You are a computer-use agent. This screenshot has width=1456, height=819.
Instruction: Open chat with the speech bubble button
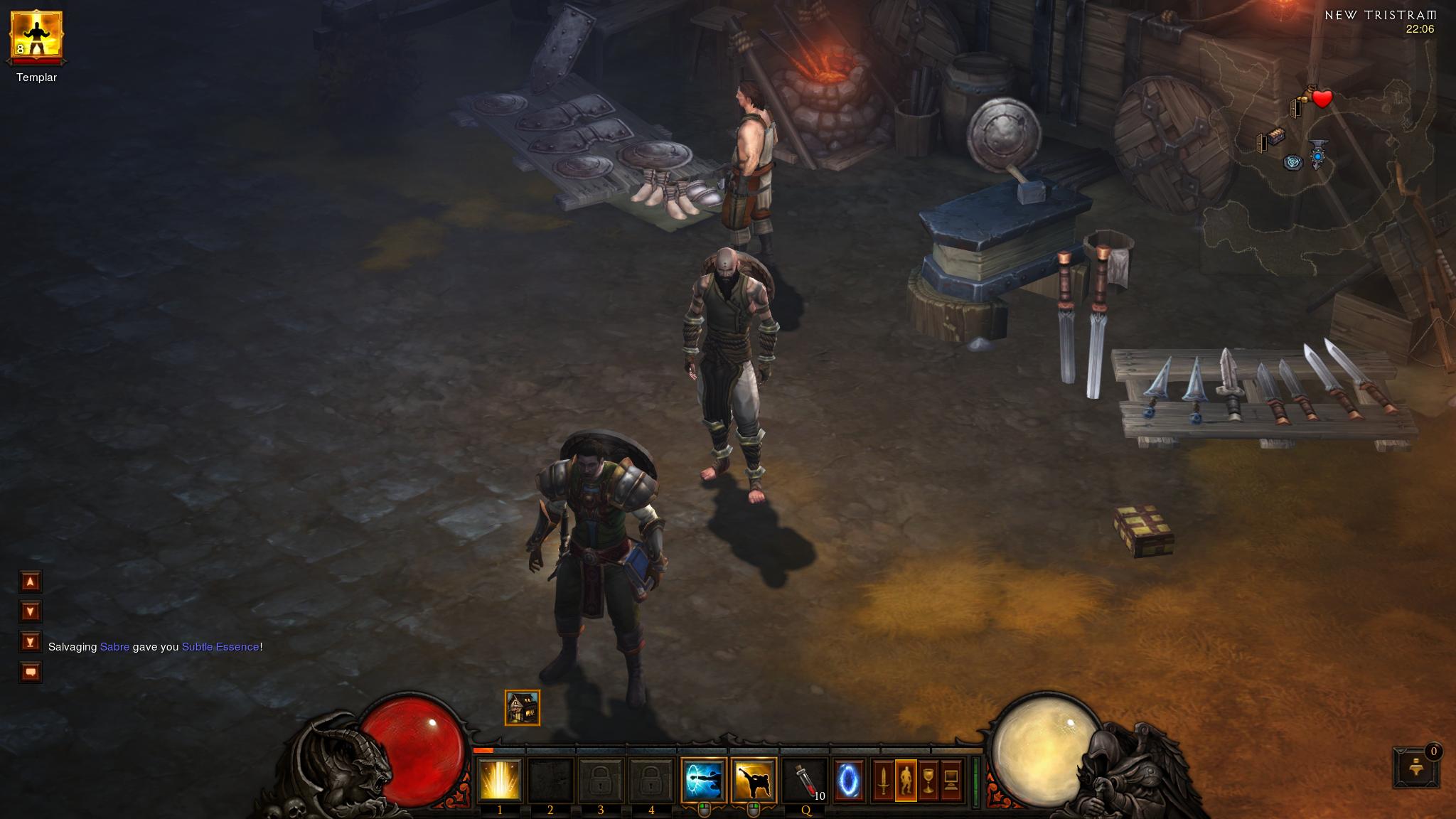[x=31, y=672]
